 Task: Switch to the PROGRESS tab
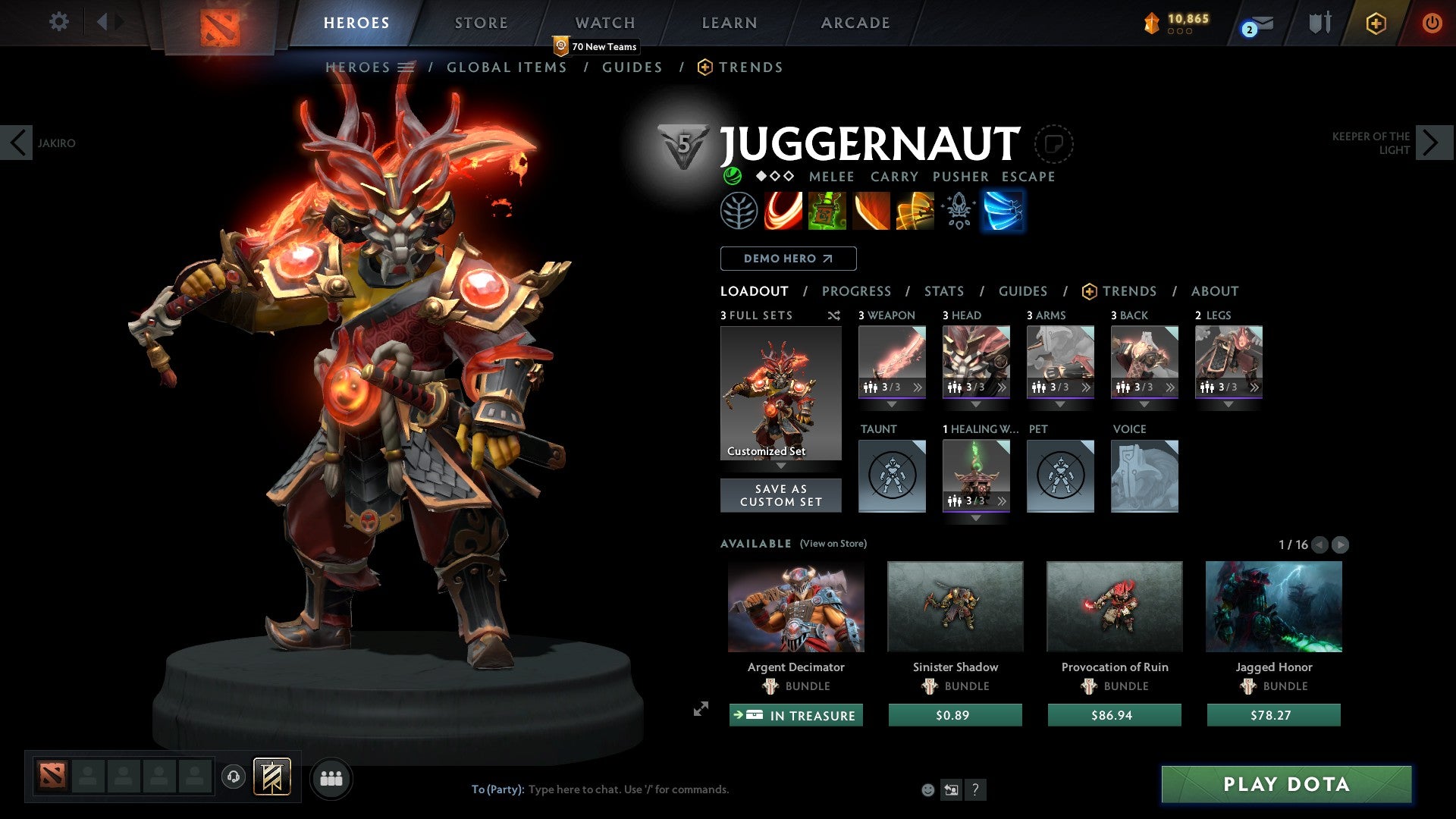pyautogui.click(x=857, y=291)
